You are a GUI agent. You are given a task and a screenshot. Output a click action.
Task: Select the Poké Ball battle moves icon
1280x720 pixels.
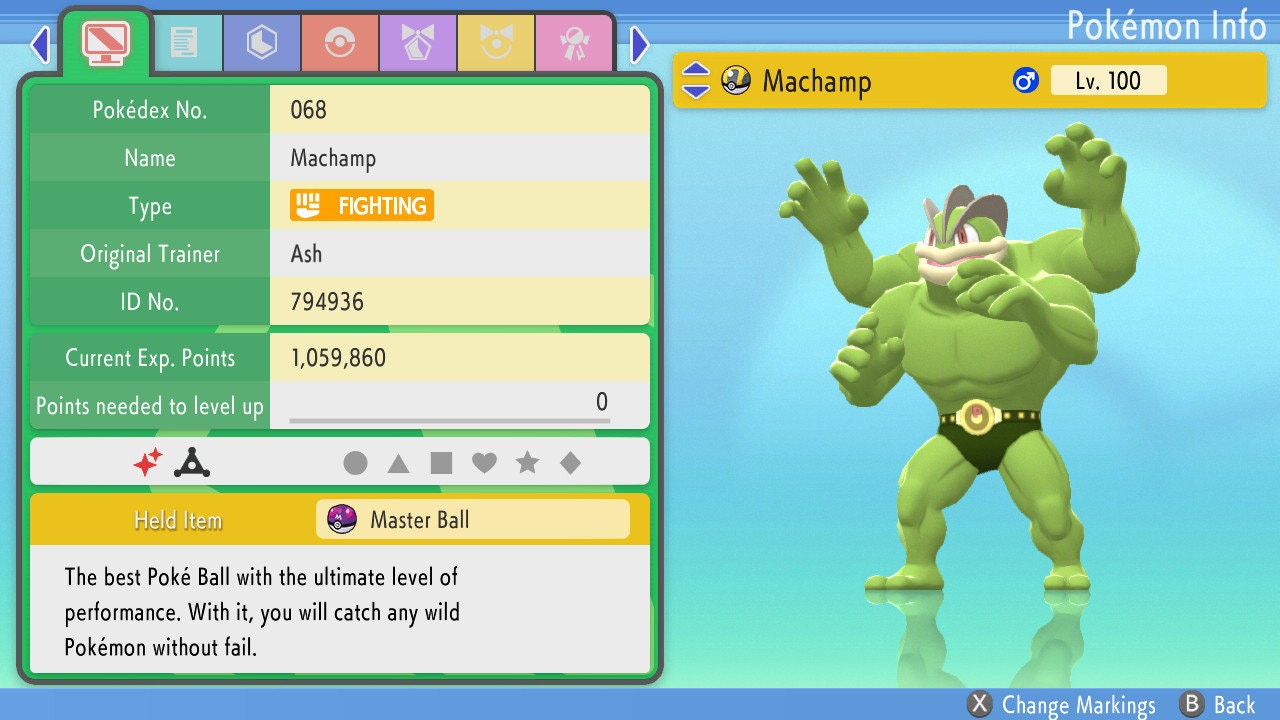[340, 42]
